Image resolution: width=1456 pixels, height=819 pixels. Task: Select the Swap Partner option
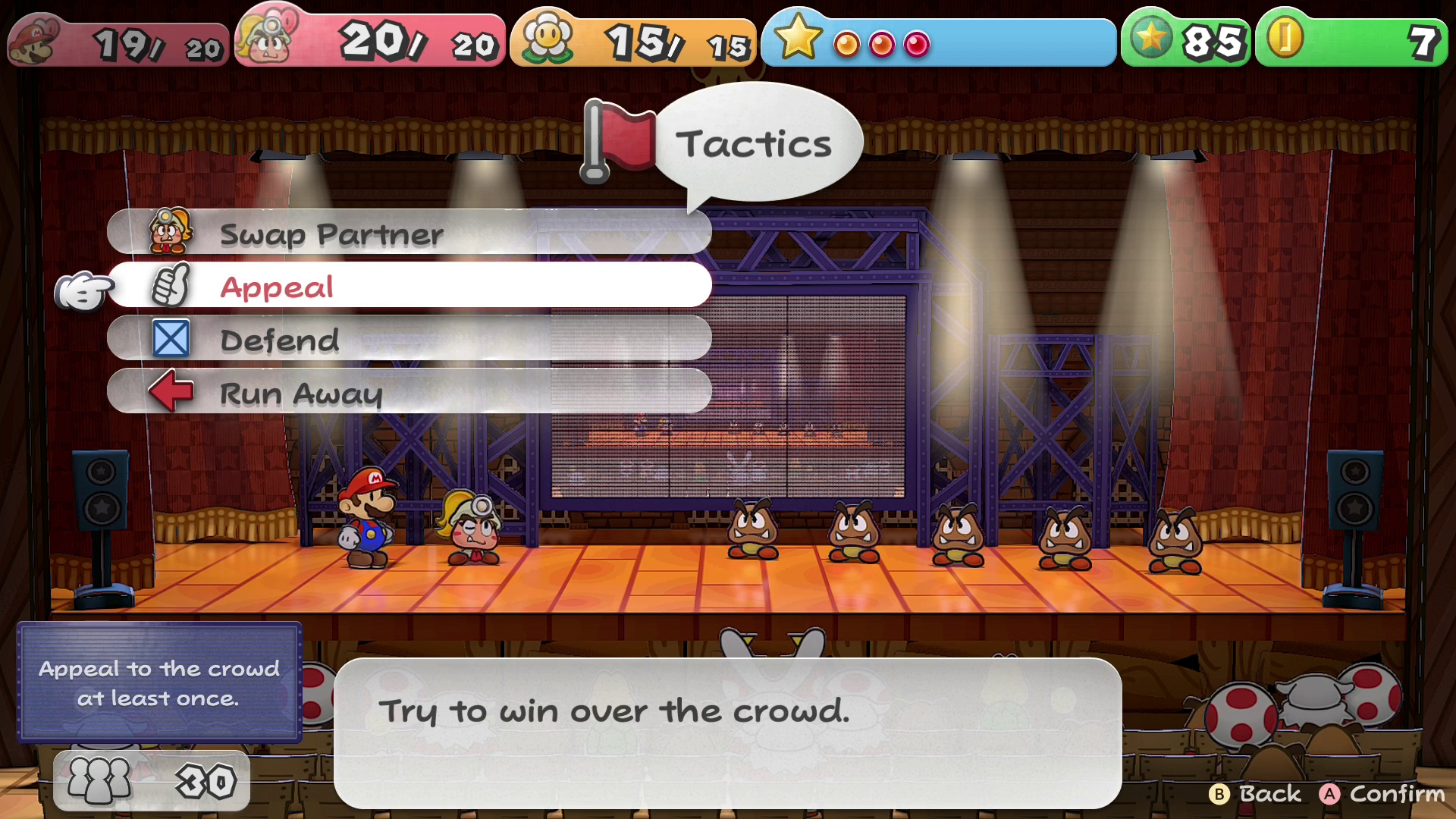(x=409, y=234)
